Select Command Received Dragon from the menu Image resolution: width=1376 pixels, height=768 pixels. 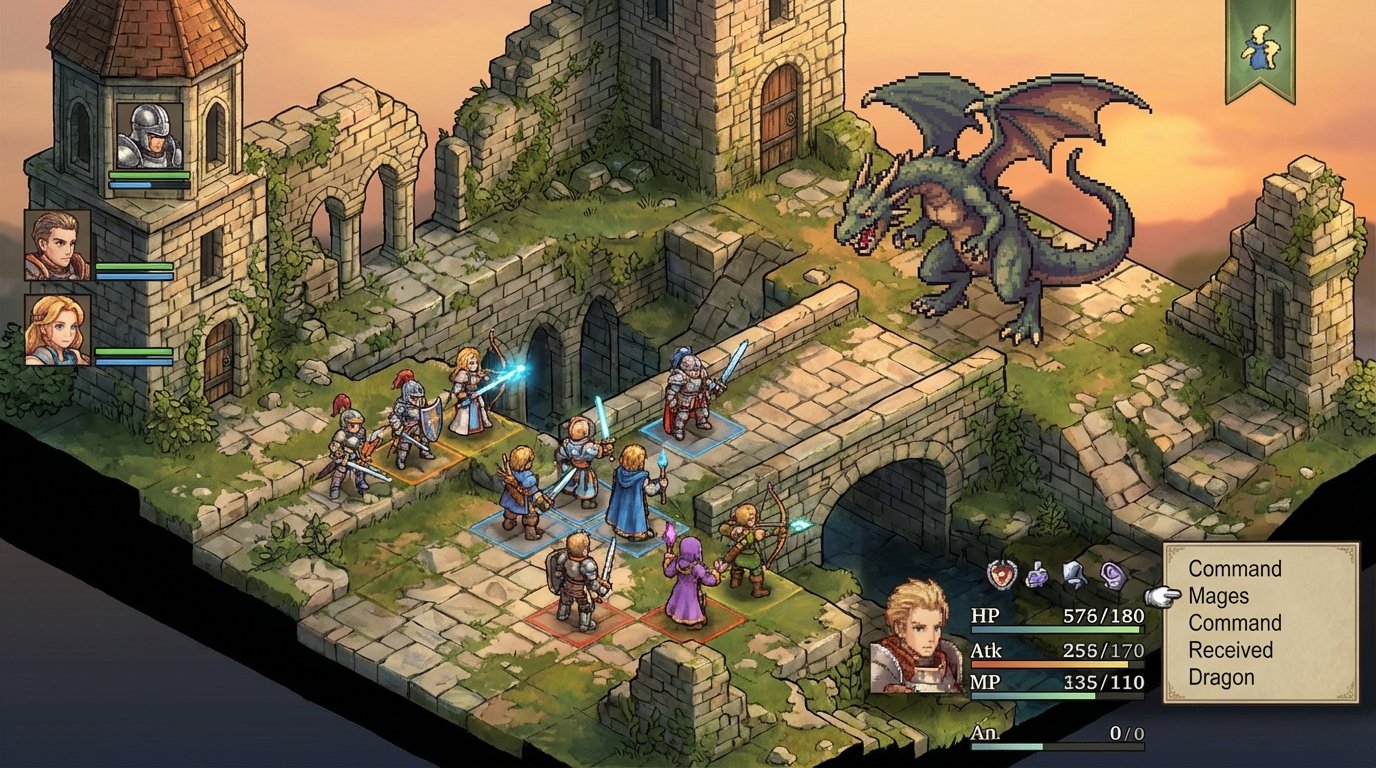point(1233,650)
